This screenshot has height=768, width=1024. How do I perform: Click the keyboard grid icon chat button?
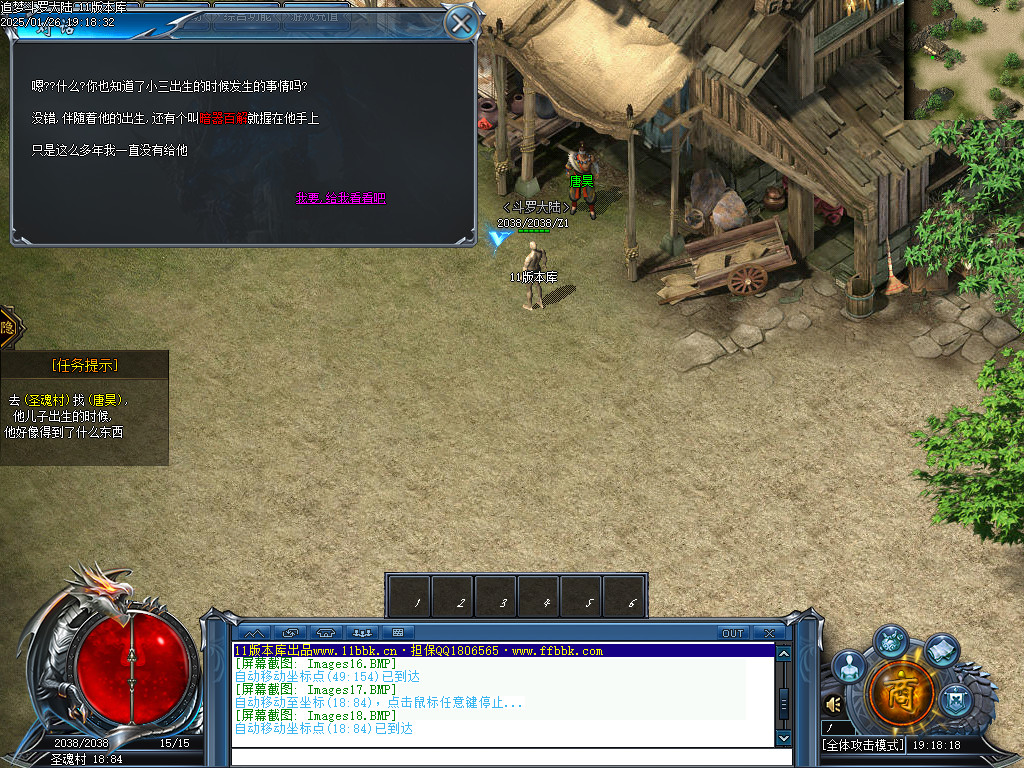tap(398, 633)
